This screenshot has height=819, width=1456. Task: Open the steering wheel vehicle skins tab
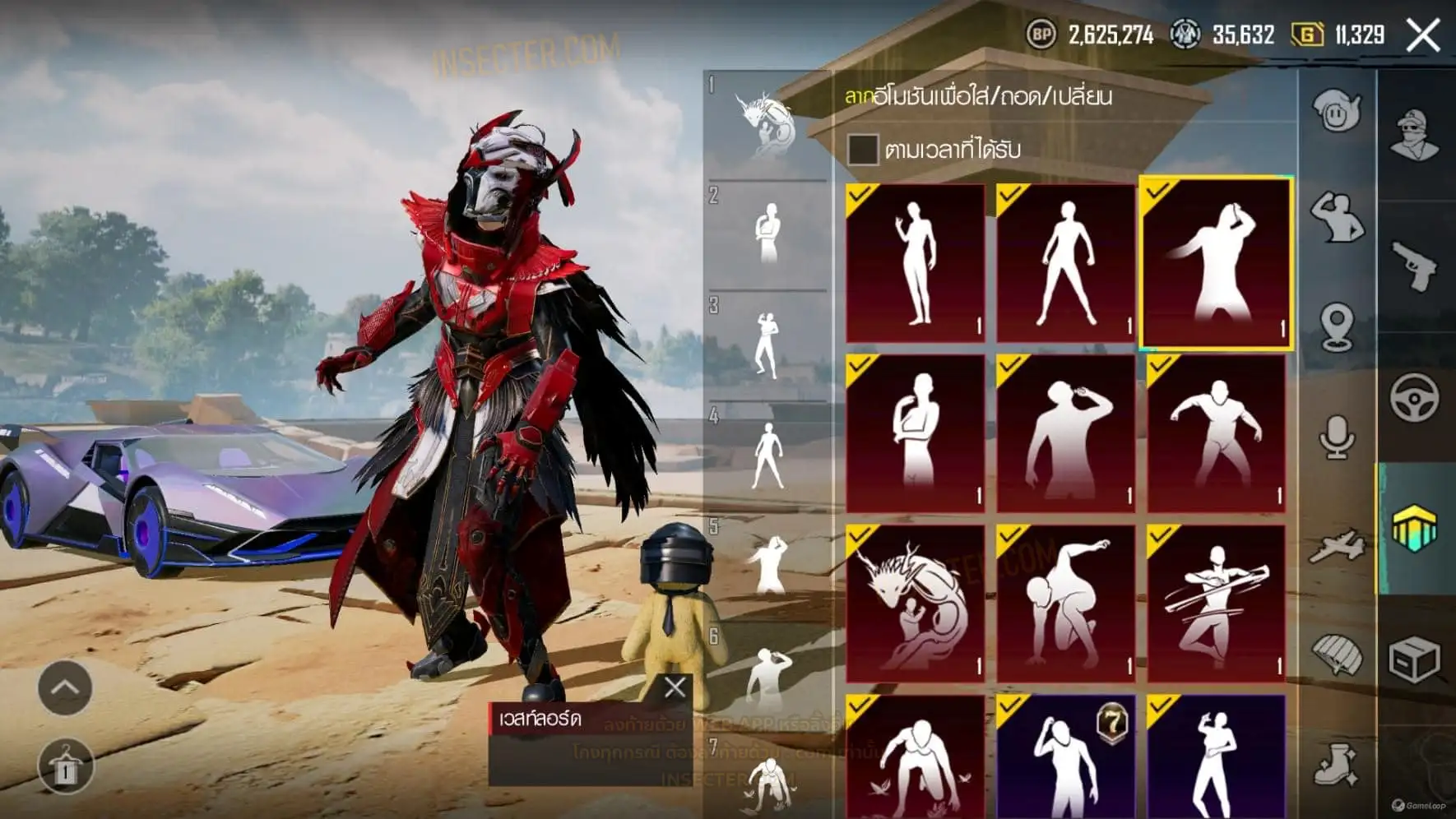pos(1415,397)
